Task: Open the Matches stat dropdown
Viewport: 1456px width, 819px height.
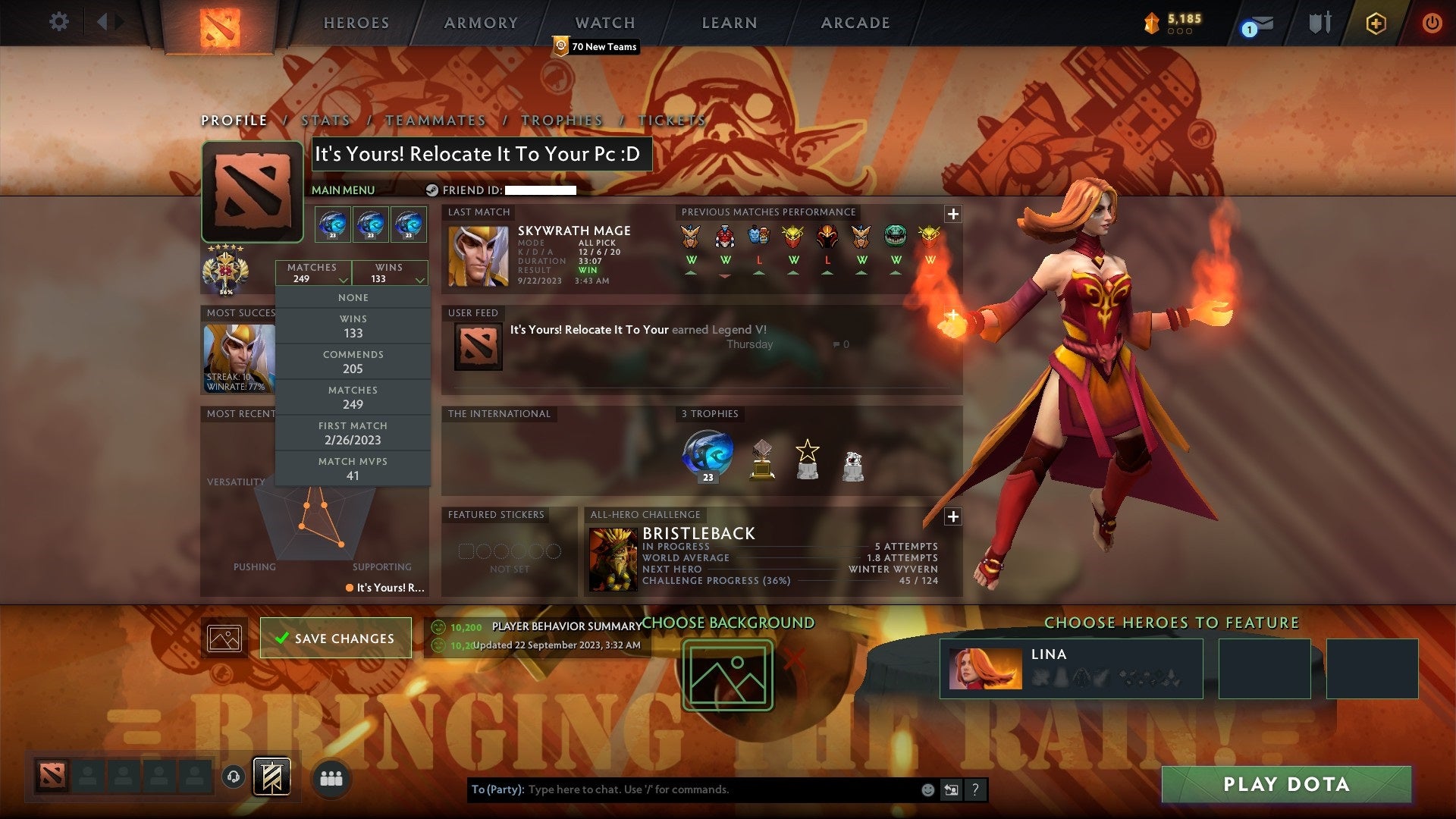Action: click(313, 273)
